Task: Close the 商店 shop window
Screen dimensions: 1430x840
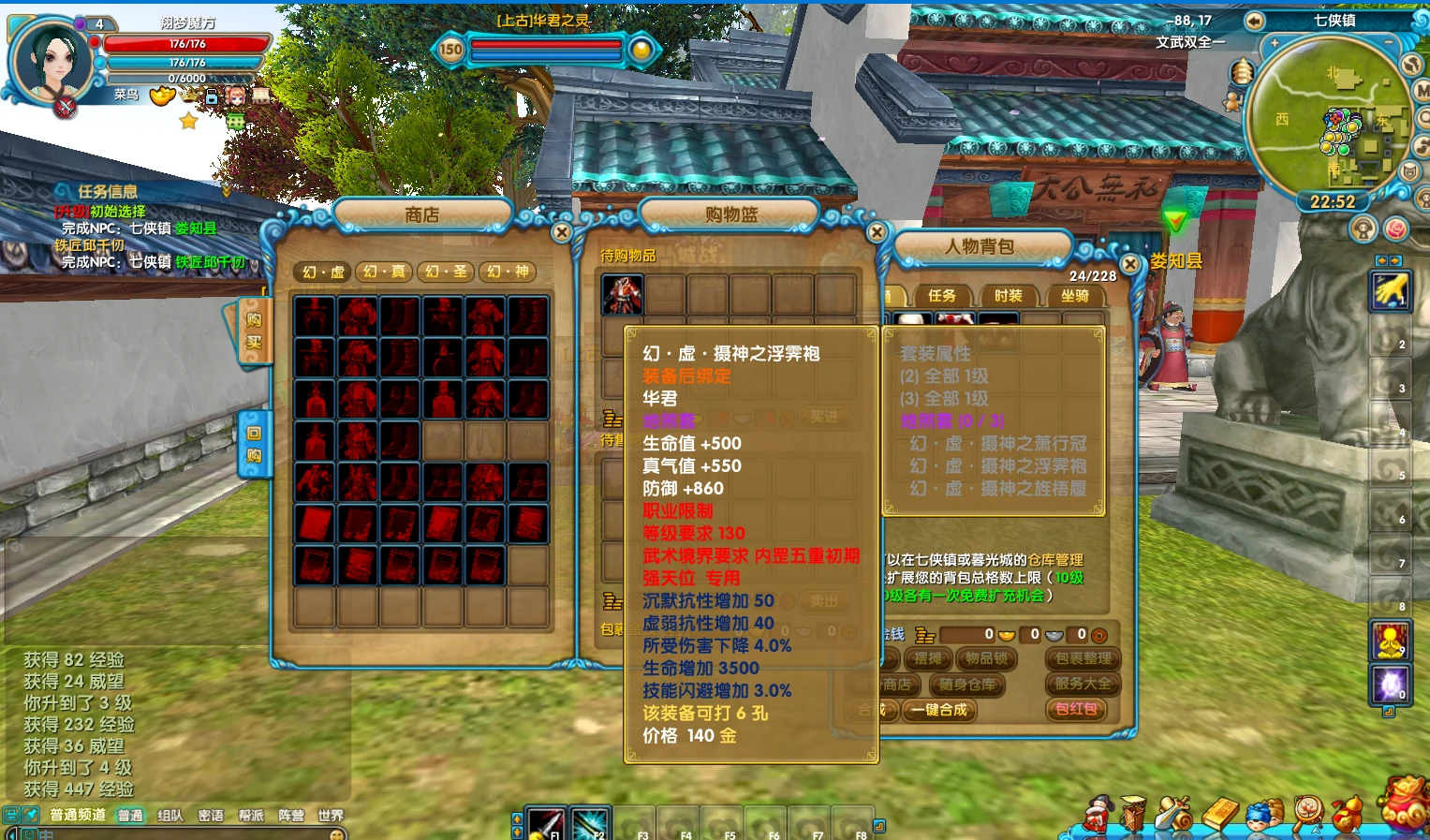Action: tap(562, 232)
